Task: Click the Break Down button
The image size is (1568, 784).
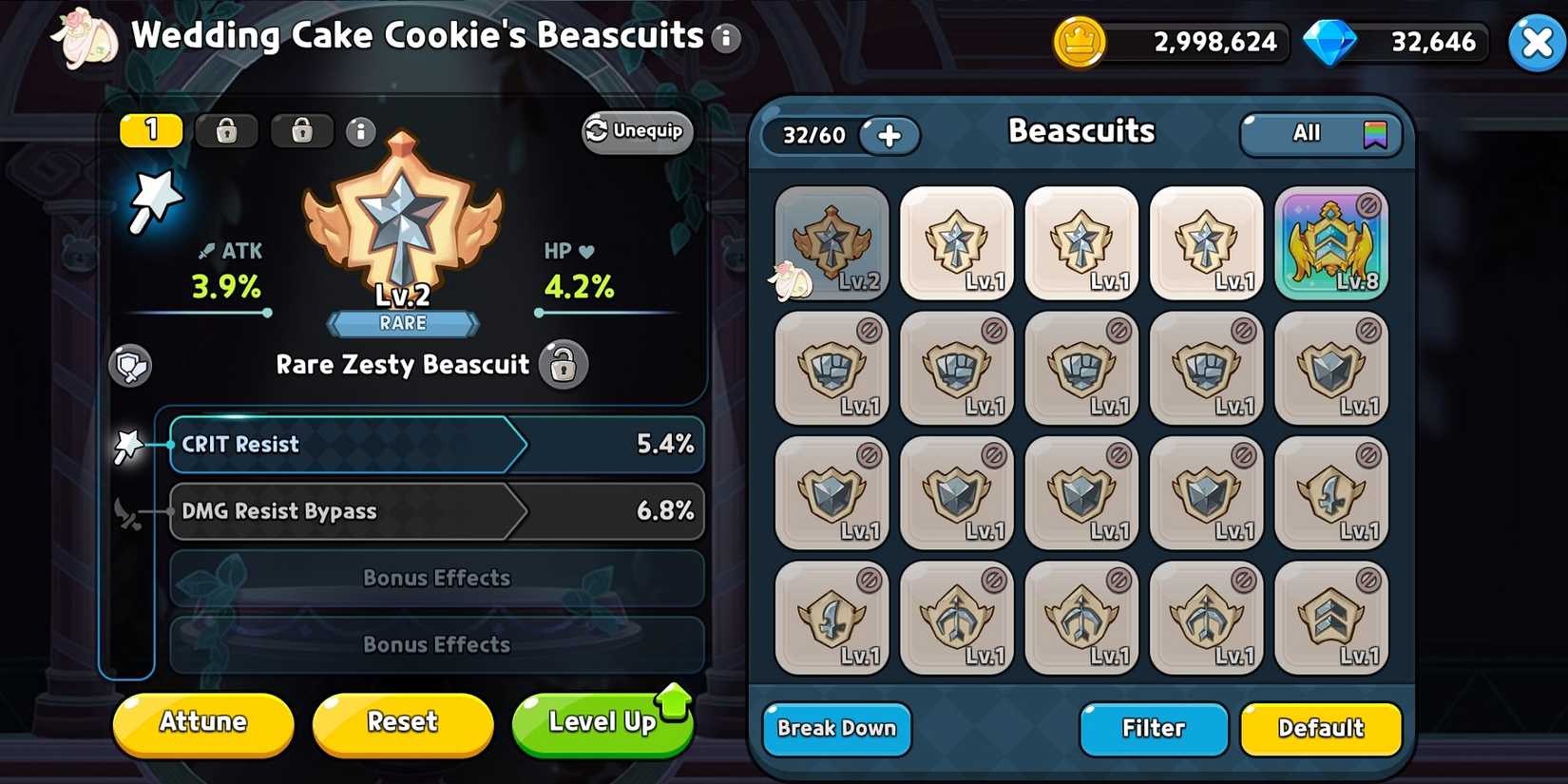Action: pos(835,729)
